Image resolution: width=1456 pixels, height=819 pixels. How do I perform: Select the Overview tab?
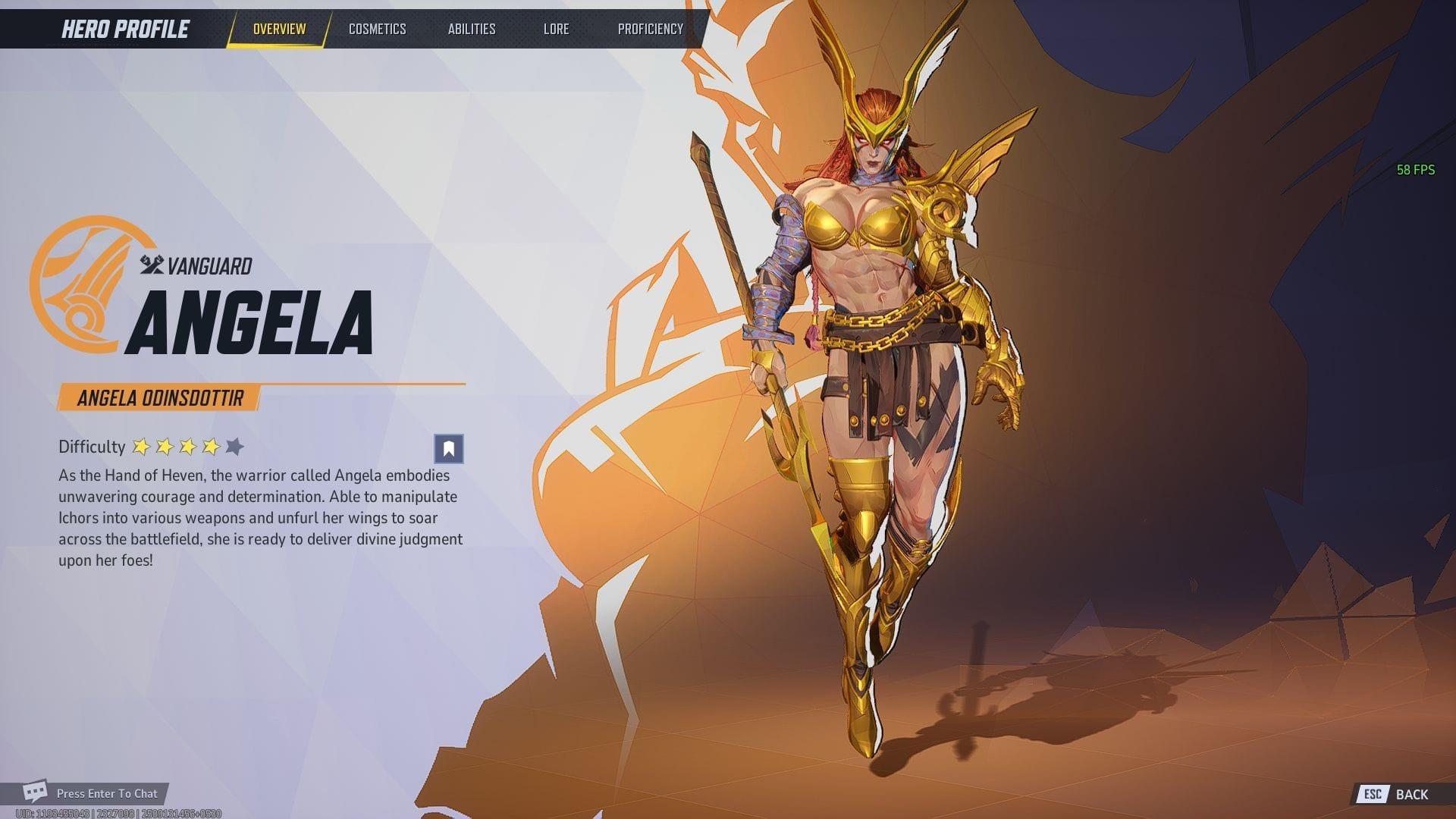pyautogui.click(x=279, y=29)
